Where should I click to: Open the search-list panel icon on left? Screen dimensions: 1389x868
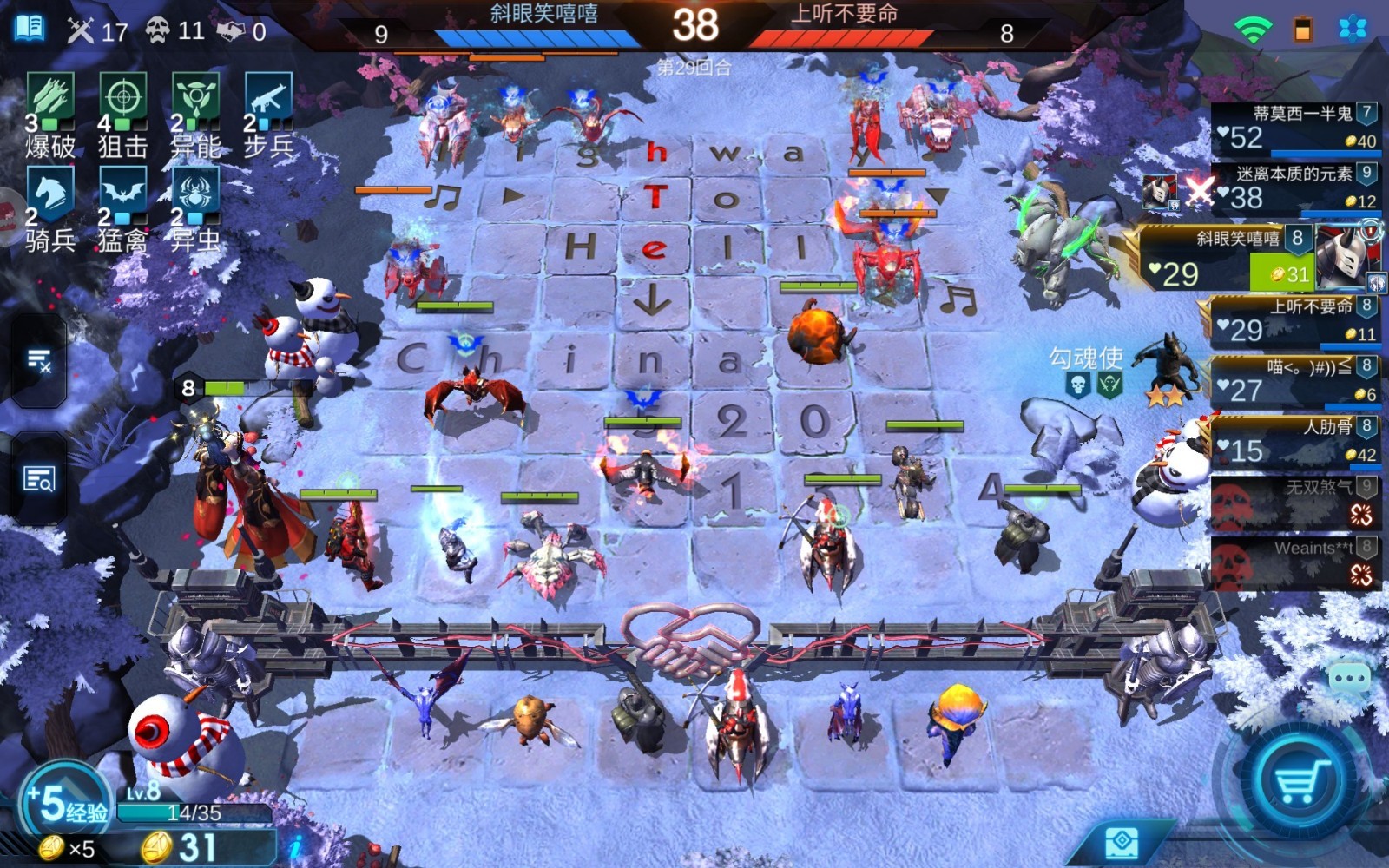[38, 478]
